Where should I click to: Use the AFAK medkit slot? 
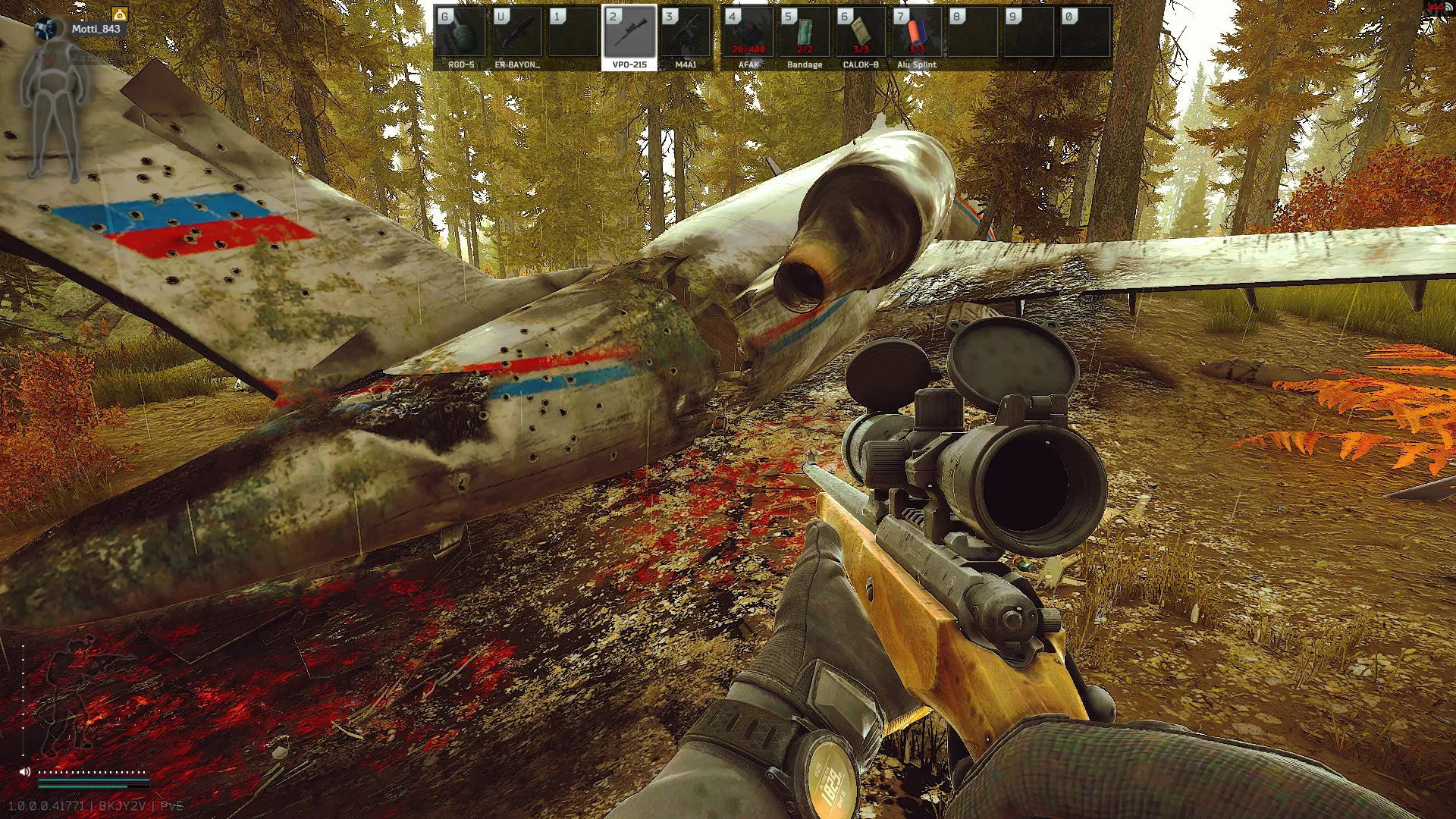coord(748,37)
